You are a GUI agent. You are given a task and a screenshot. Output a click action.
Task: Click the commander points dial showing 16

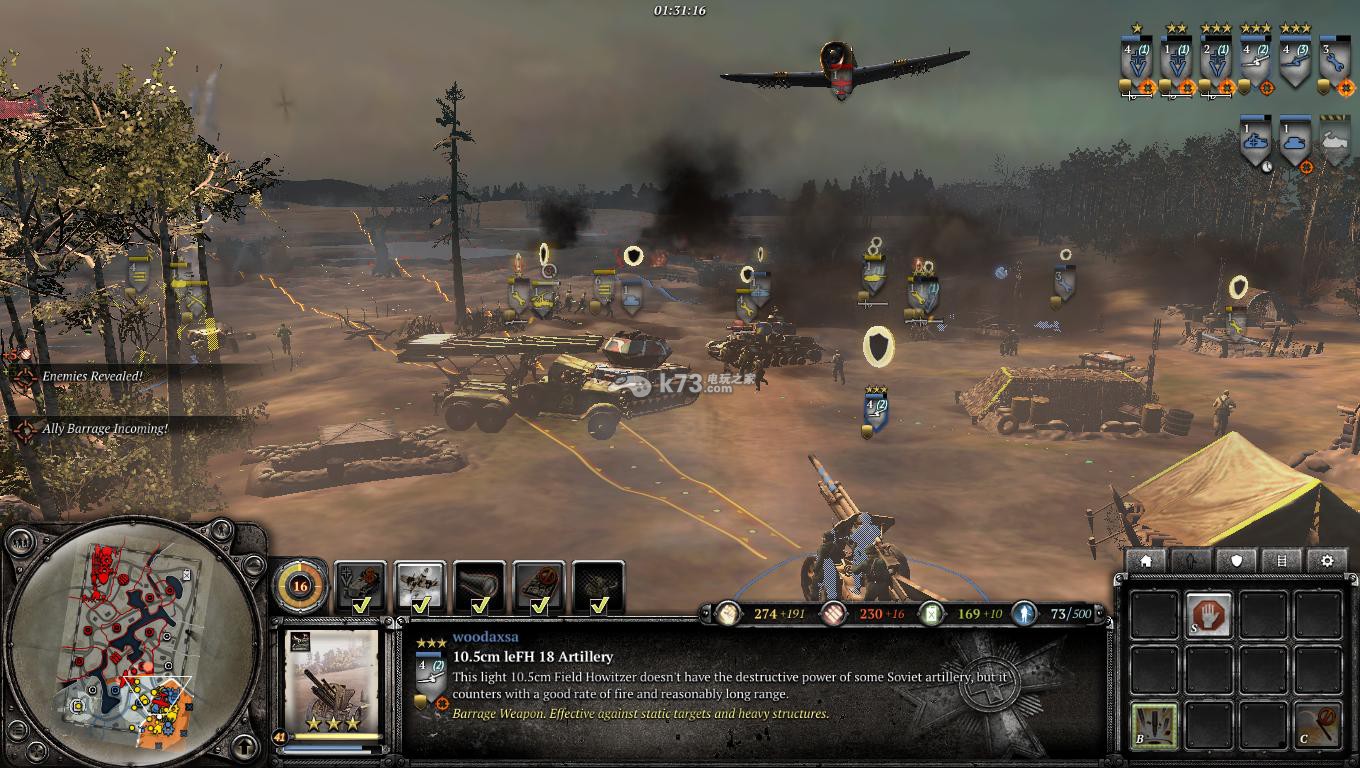point(299,585)
